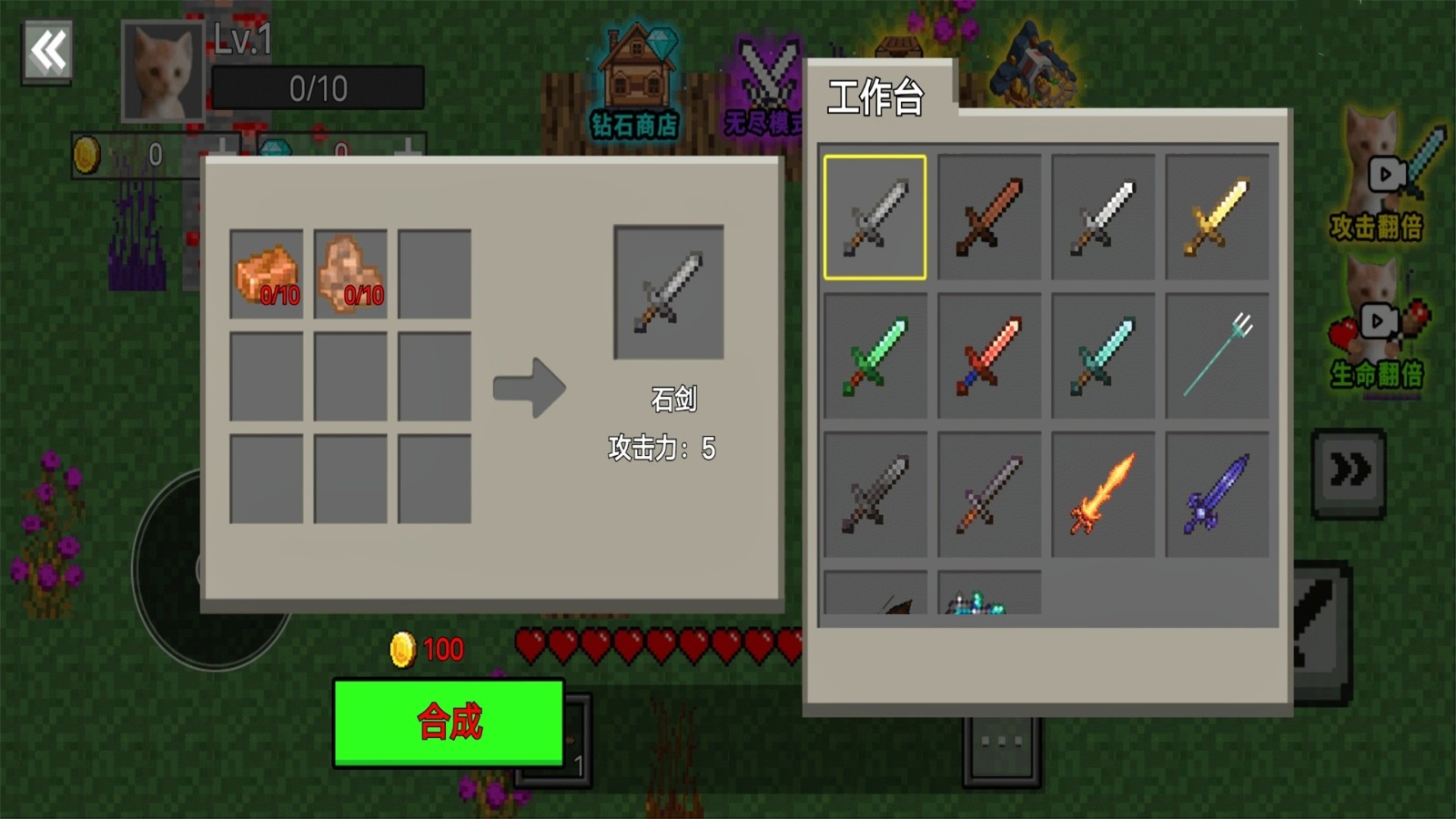
Task: Go back with the double-arrow button
Action: [x=47, y=52]
